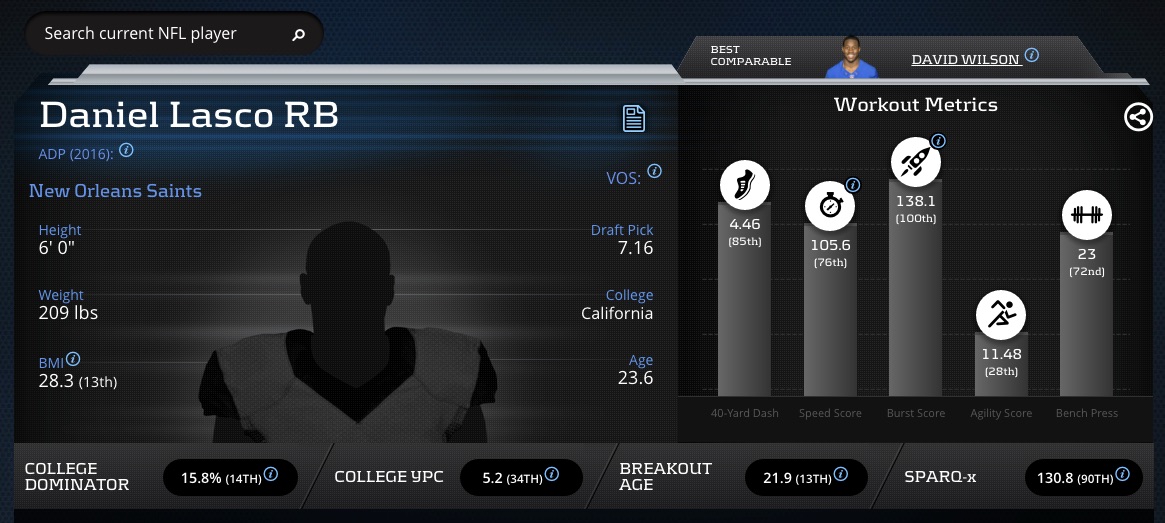The width and height of the screenshot is (1165, 523).
Task: Open the BMI info icon
Action: [73, 359]
